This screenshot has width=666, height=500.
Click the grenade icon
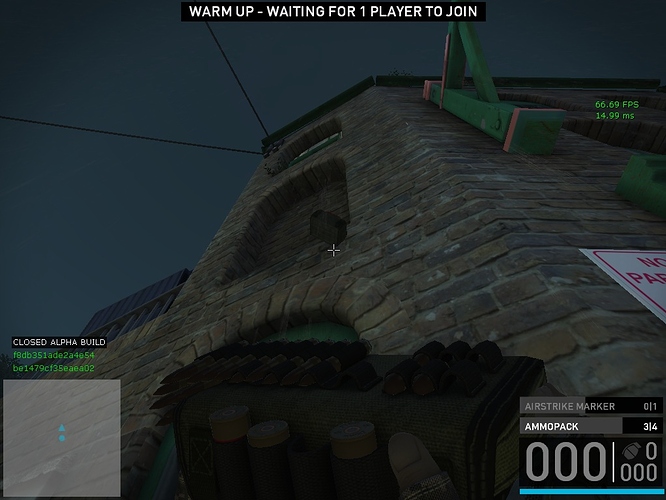click(650, 450)
